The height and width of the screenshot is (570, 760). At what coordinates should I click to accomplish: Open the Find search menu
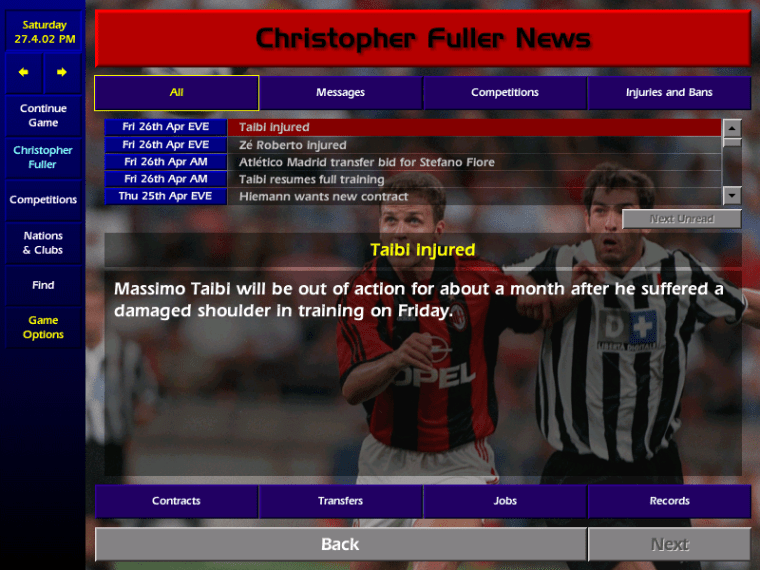43,285
